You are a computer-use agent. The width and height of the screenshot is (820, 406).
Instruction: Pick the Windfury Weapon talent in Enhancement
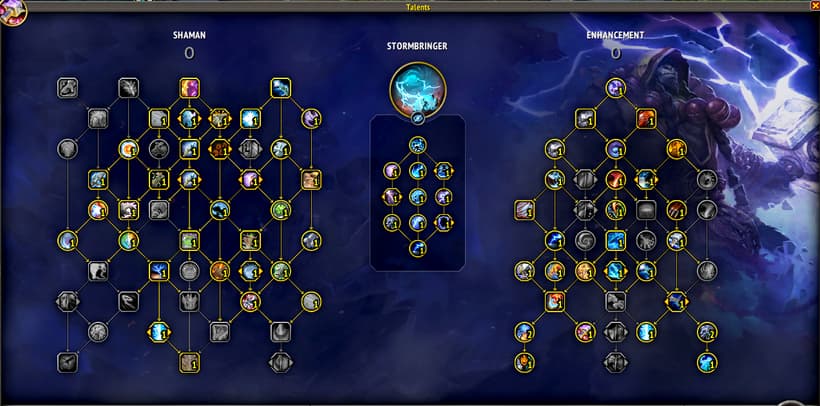(x=586, y=118)
